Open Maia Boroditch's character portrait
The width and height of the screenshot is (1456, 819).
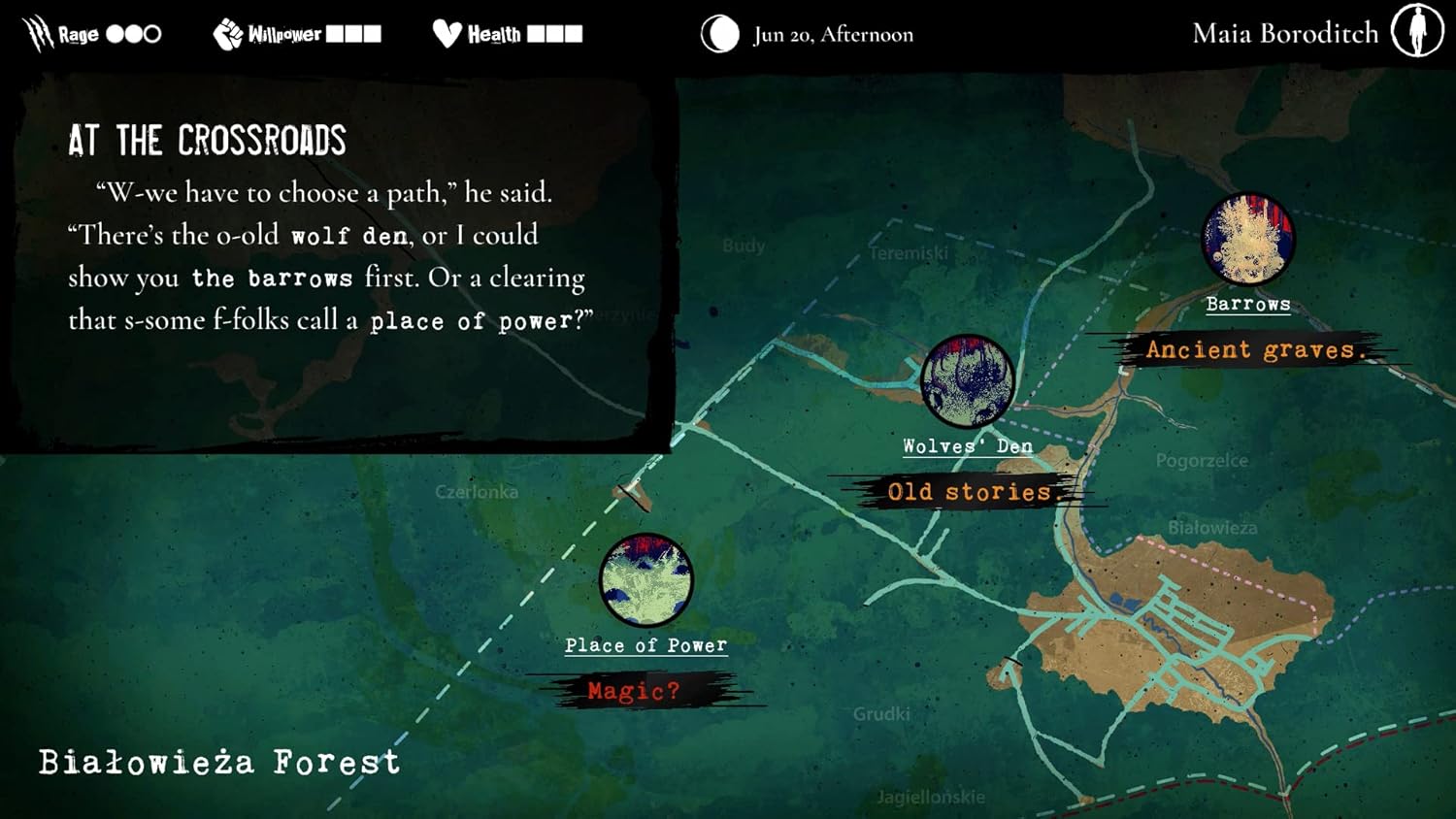coord(1418,31)
